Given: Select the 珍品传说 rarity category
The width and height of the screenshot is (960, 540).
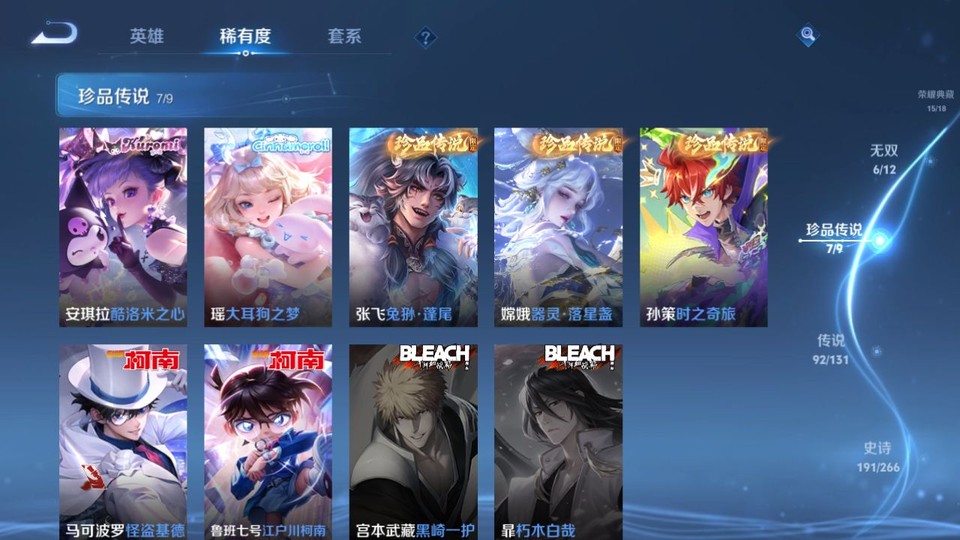Looking at the screenshot, I should point(834,237).
